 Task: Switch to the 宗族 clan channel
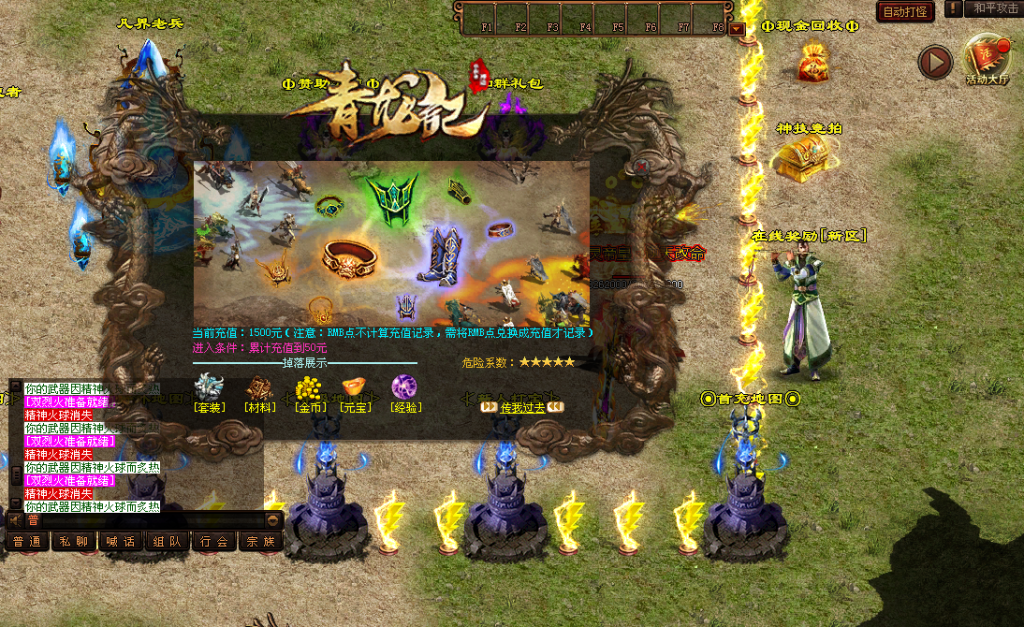click(x=259, y=542)
